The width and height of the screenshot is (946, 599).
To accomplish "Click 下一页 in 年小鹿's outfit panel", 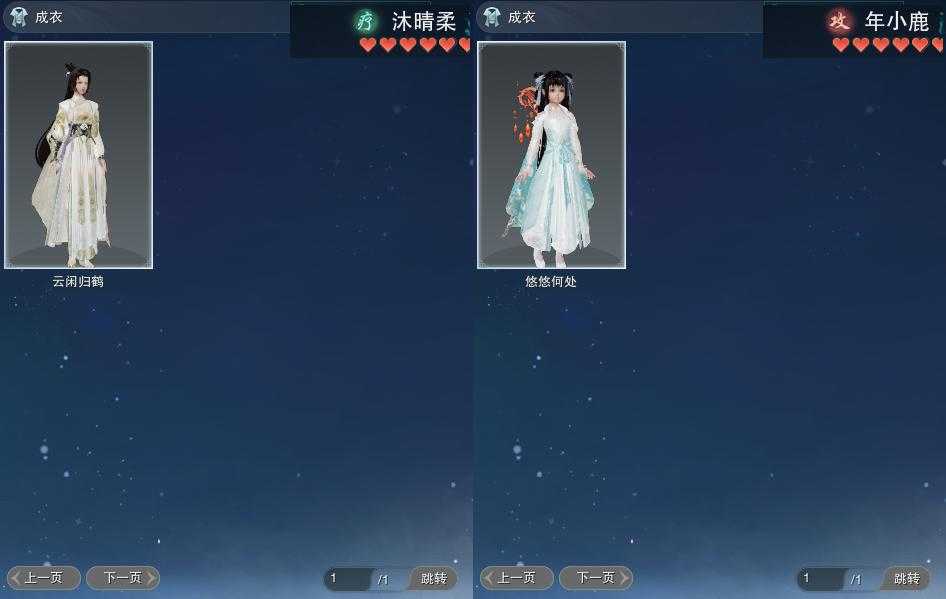I will [x=595, y=578].
